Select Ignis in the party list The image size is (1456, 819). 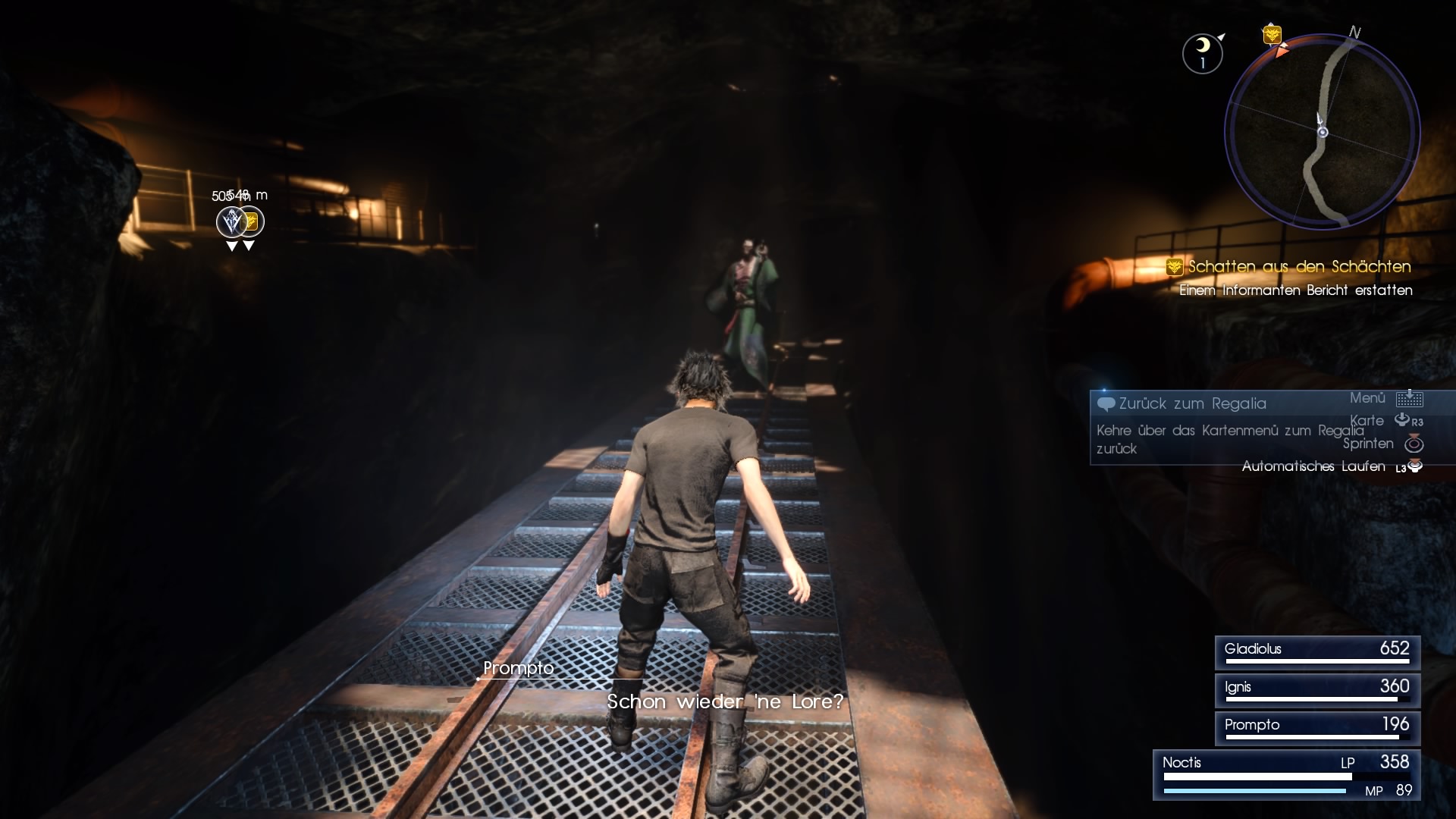(1317, 690)
